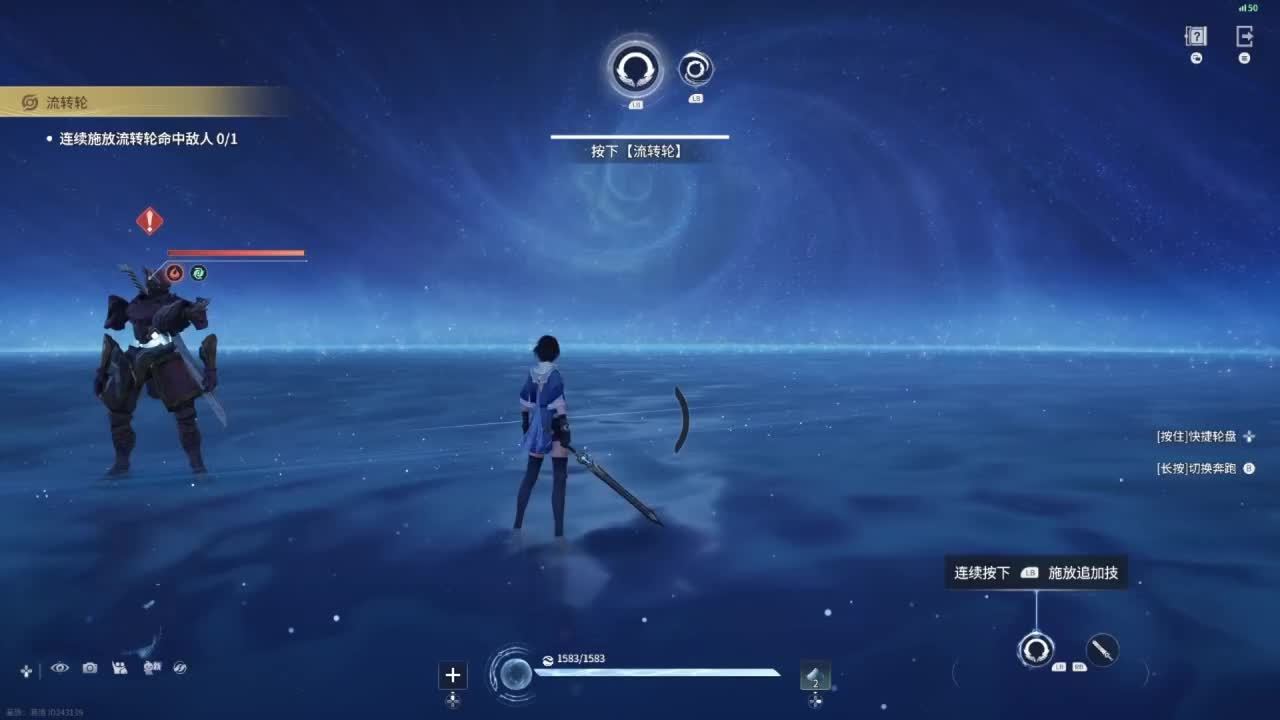The width and height of the screenshot is (1280, 720).
Task: Click the glowing orb character portrait
Action: pyautogui.click(x=516, y=673)
